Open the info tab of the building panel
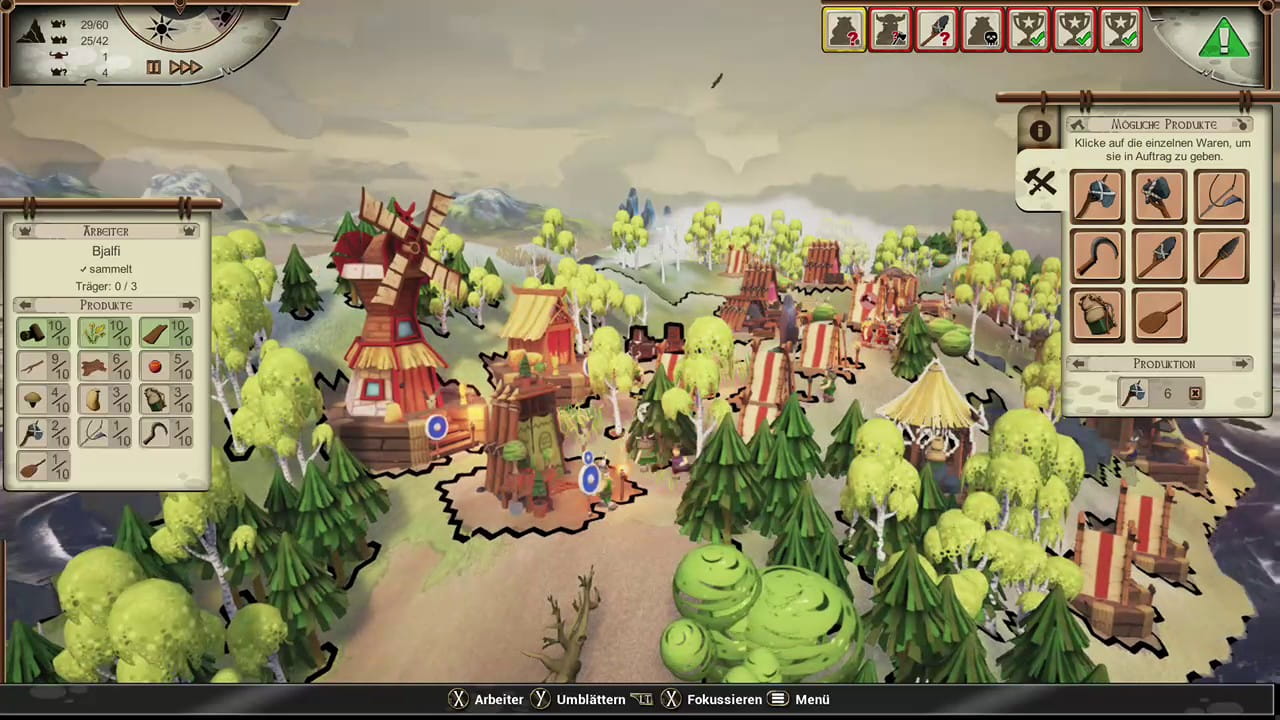Image resolution: width=1280 pixels, height=720 pixels. 1040,131
